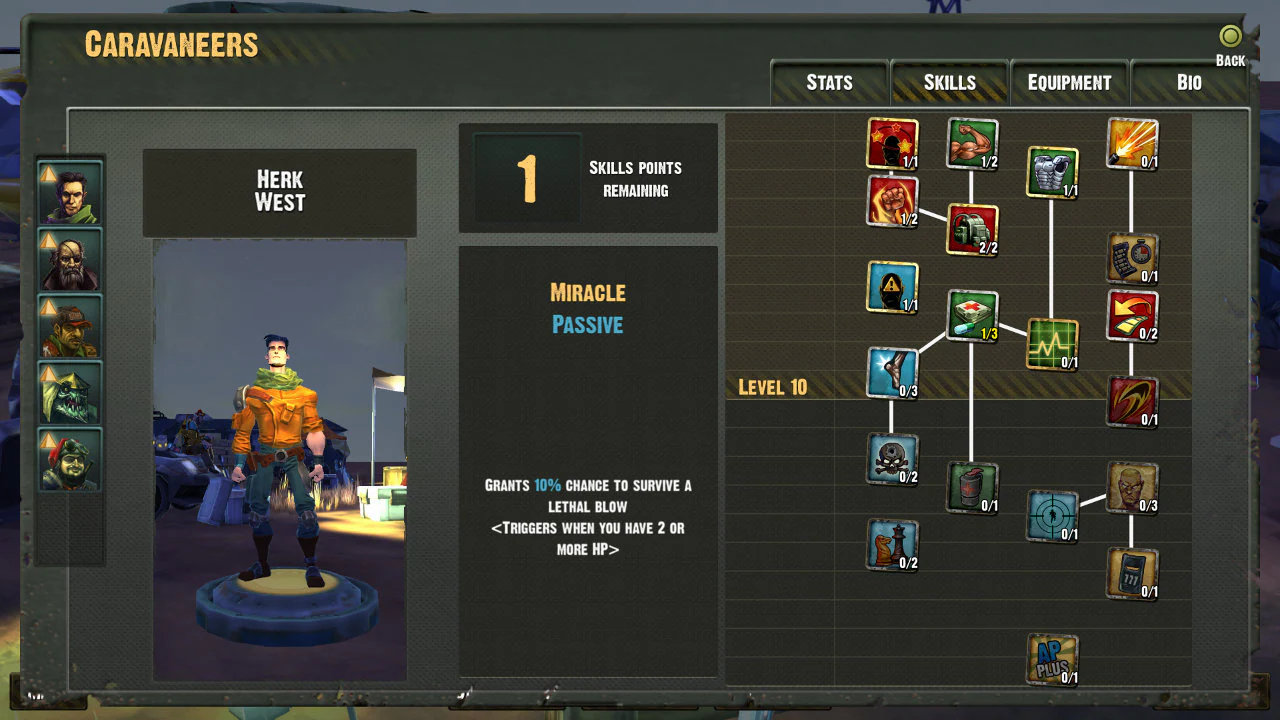Select the flaming fist punch skill
This screenshot has height=720, width=1280.
892,200
